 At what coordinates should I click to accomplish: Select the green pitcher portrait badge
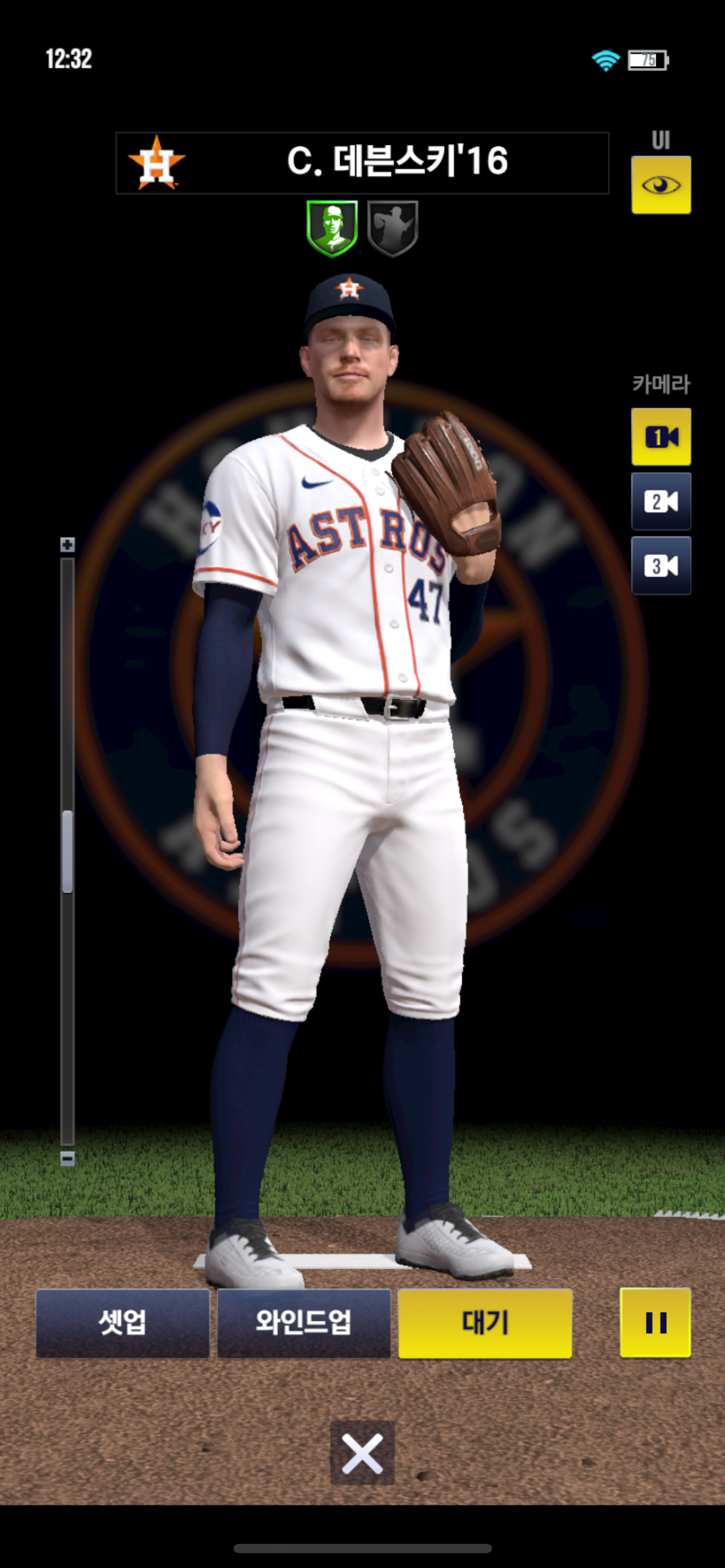332,228
